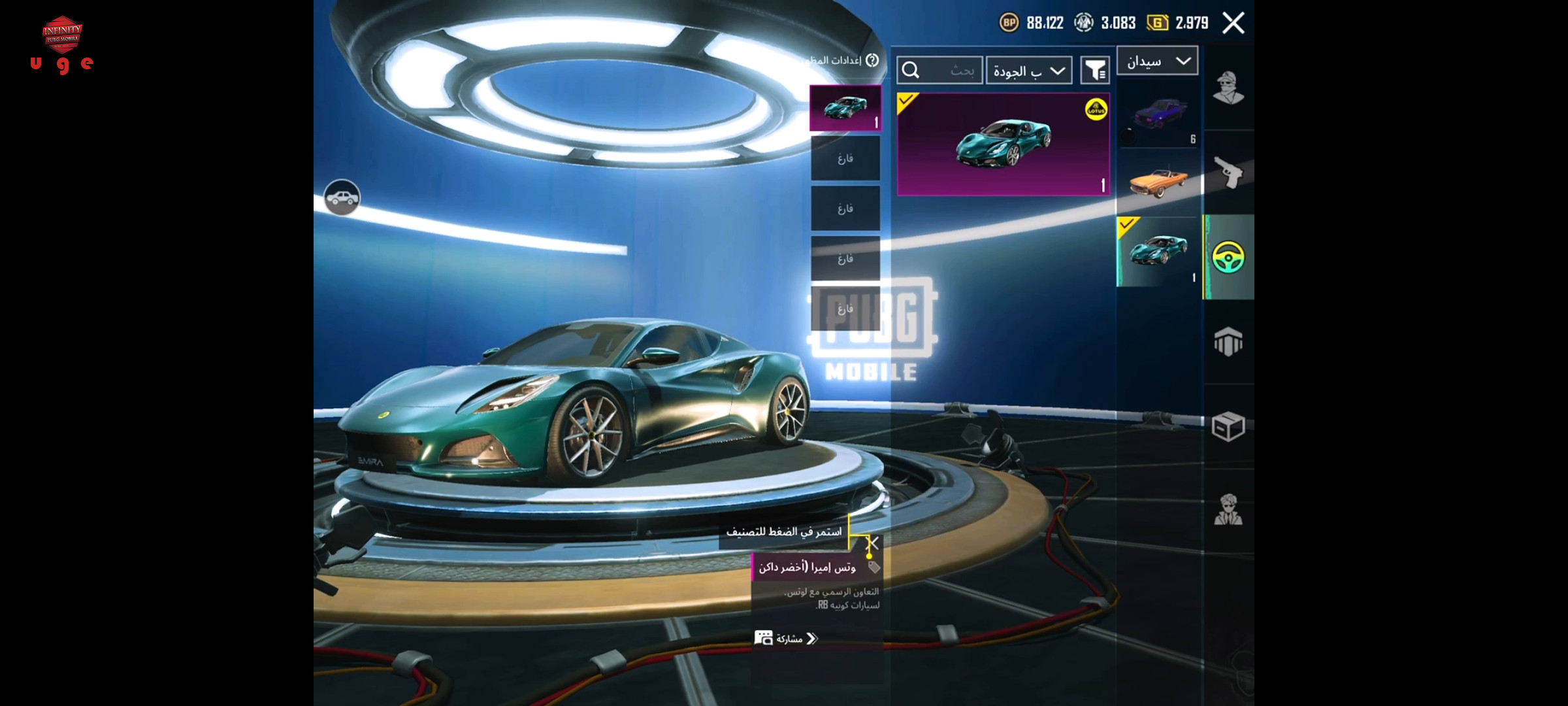The width and height of the screenshot is (1568, 706).
Task: Open the crate box tab
Action: (1228, 426)
